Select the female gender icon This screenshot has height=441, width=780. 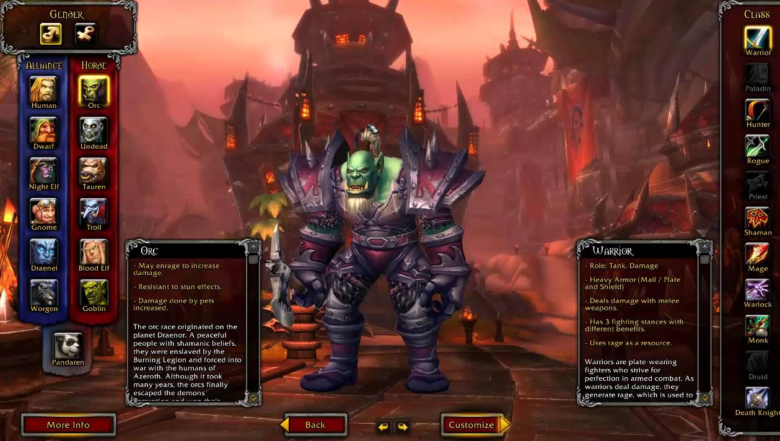point(86,34)
